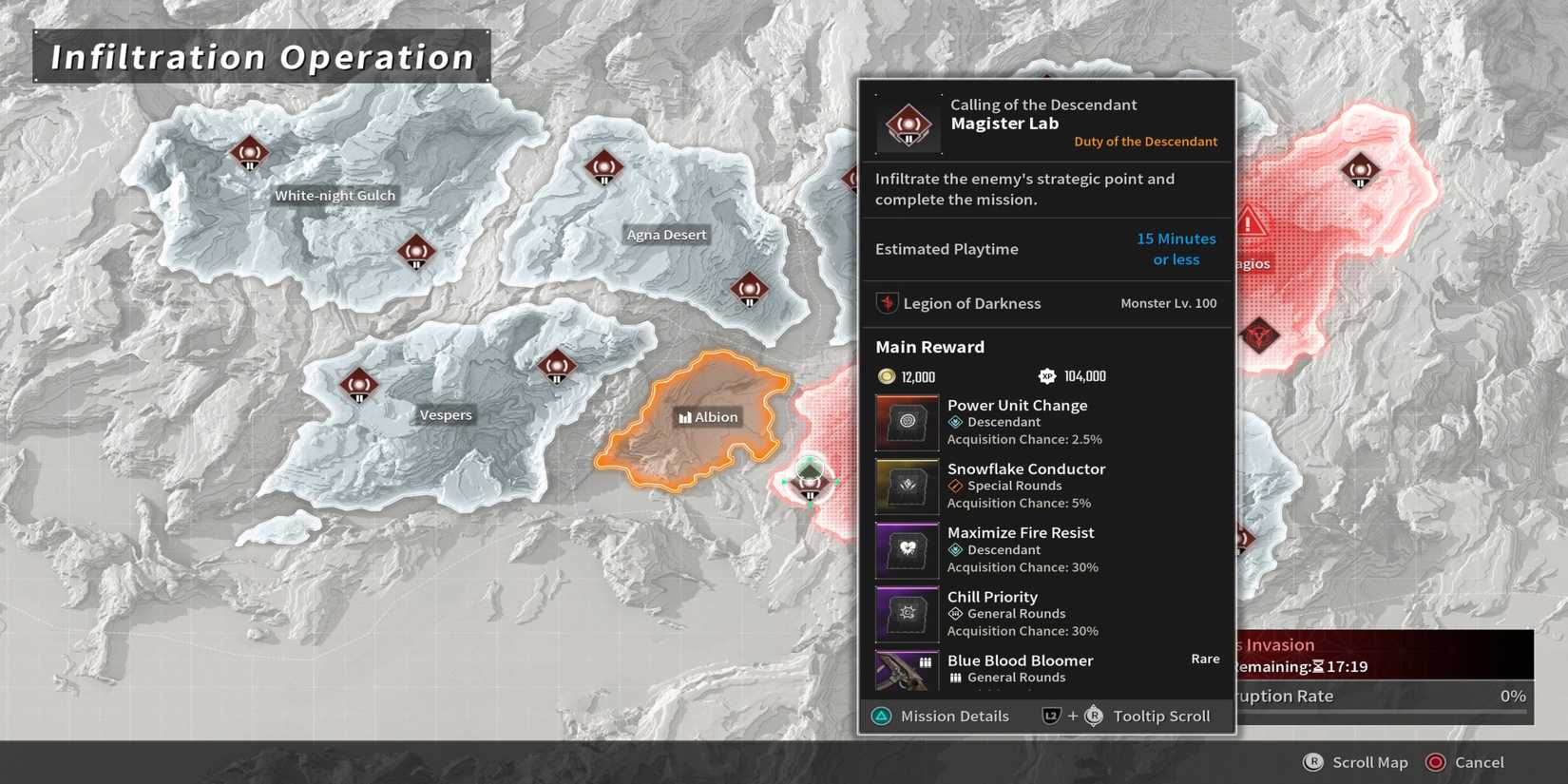The height and width of the screenshot is (784, 1568).
Task: Click the Agna Desert infiltration mission icon
Action: tap(605, 169)
